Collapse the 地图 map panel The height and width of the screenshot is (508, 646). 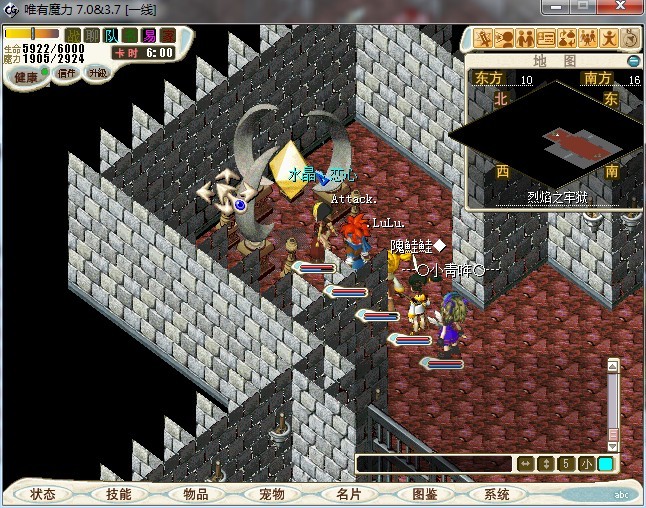(633, 61)
